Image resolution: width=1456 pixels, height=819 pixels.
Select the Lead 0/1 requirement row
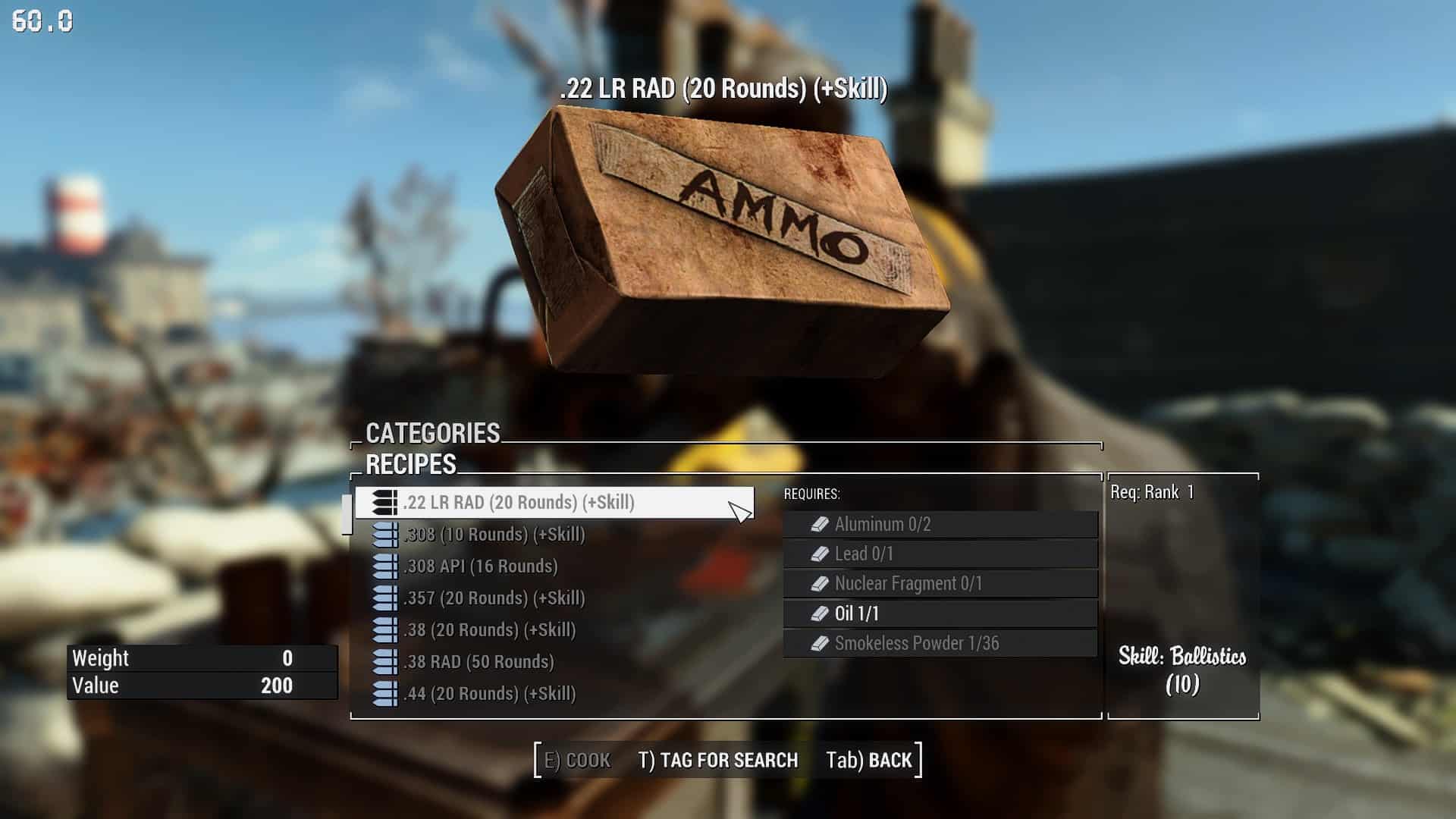[x=940, y=554]
